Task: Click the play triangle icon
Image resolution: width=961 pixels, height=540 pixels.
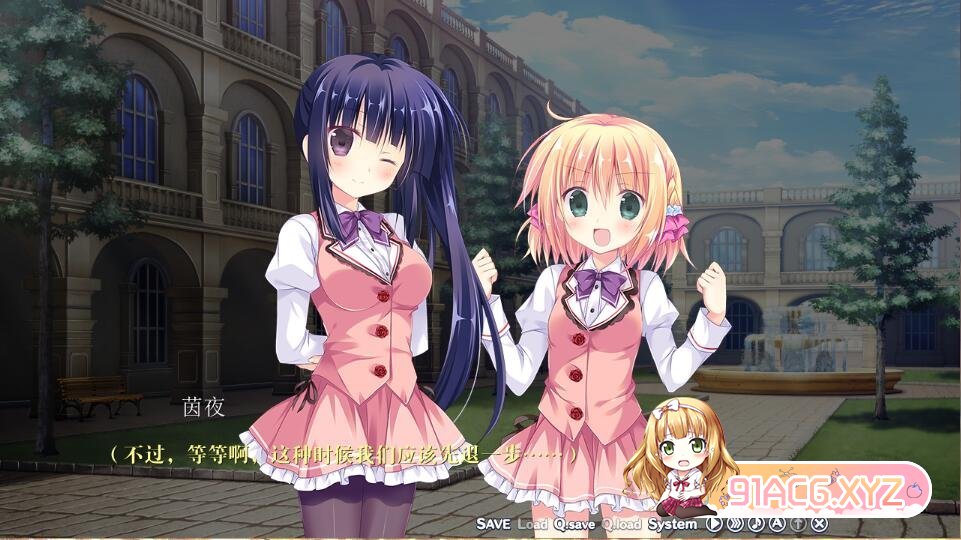Action: (714, 523)
